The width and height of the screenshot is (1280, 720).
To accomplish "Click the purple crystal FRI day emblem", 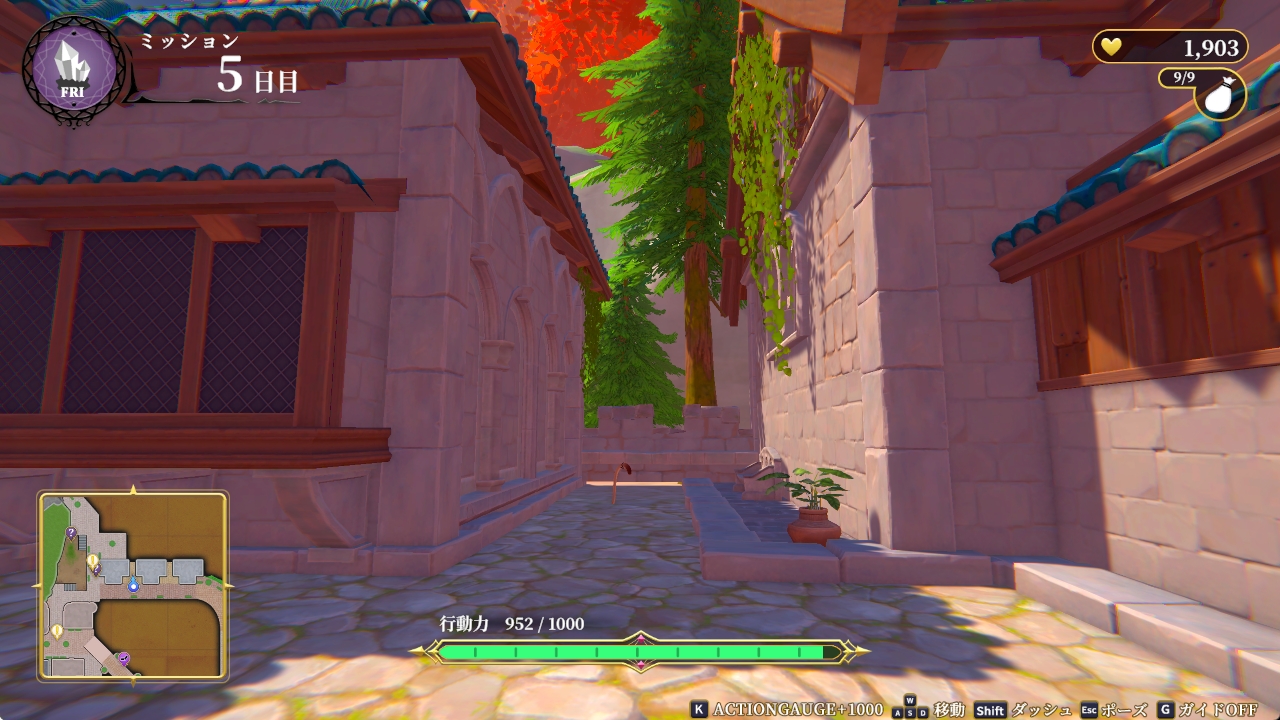I will (x=74, y=70).
